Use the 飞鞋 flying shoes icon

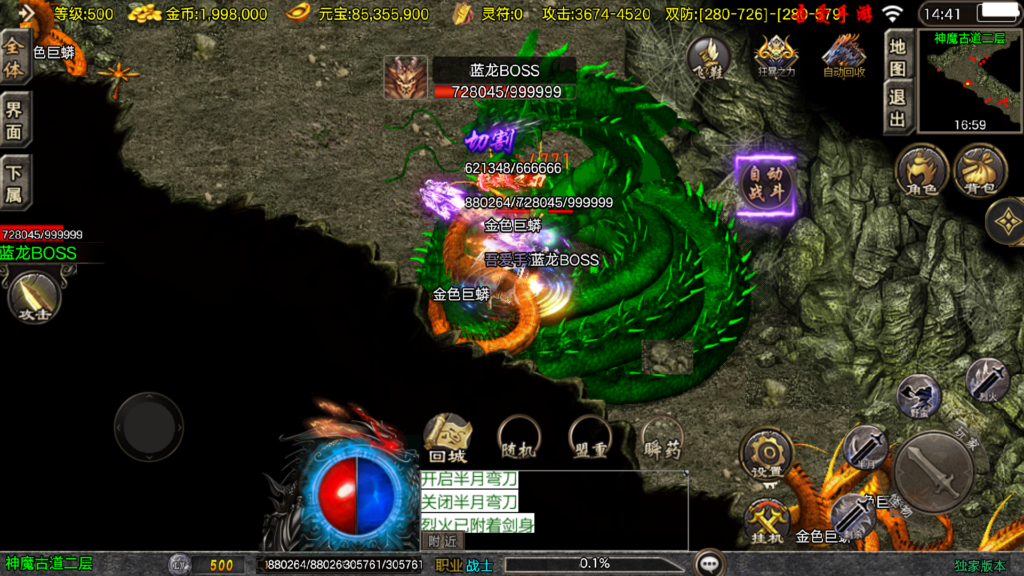(x=708, y=57)
